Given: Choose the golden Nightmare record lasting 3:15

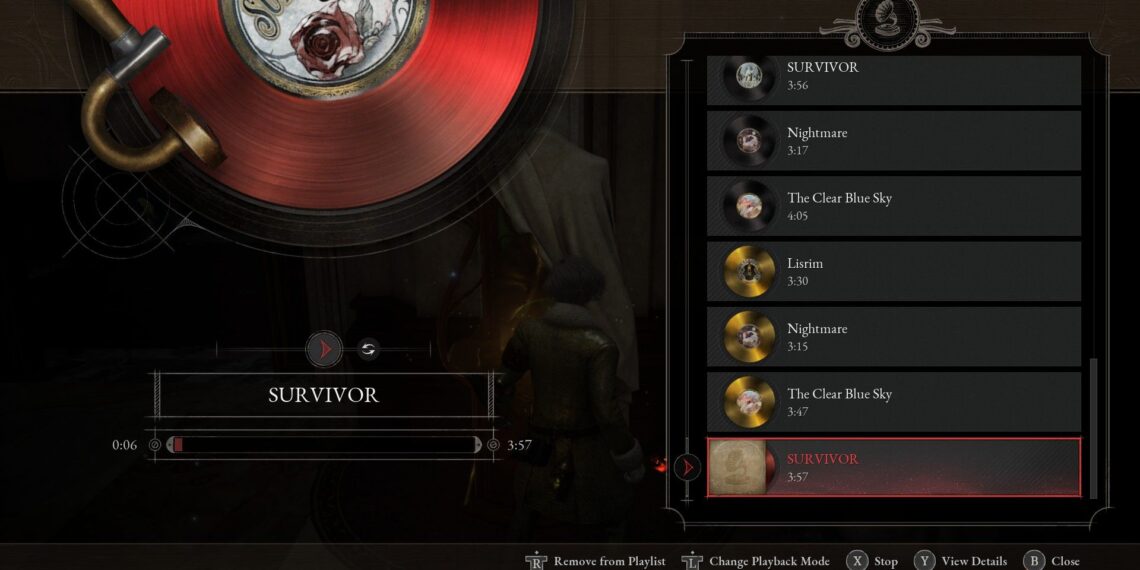Looking at the screenshot, I should pyautogui.click(x=893, y=337).
